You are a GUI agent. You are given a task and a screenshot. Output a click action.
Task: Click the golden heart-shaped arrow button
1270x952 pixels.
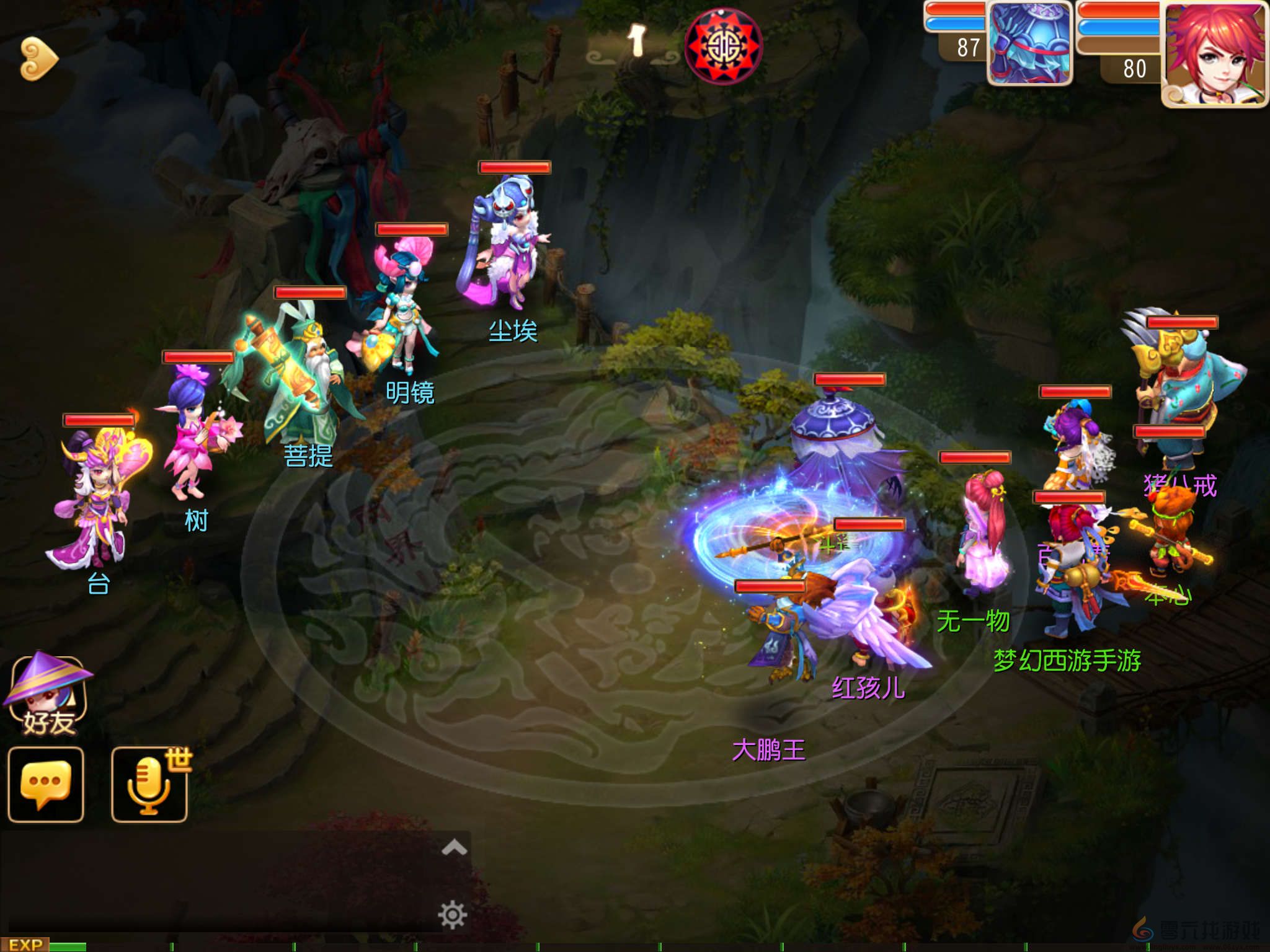(38, 59)
